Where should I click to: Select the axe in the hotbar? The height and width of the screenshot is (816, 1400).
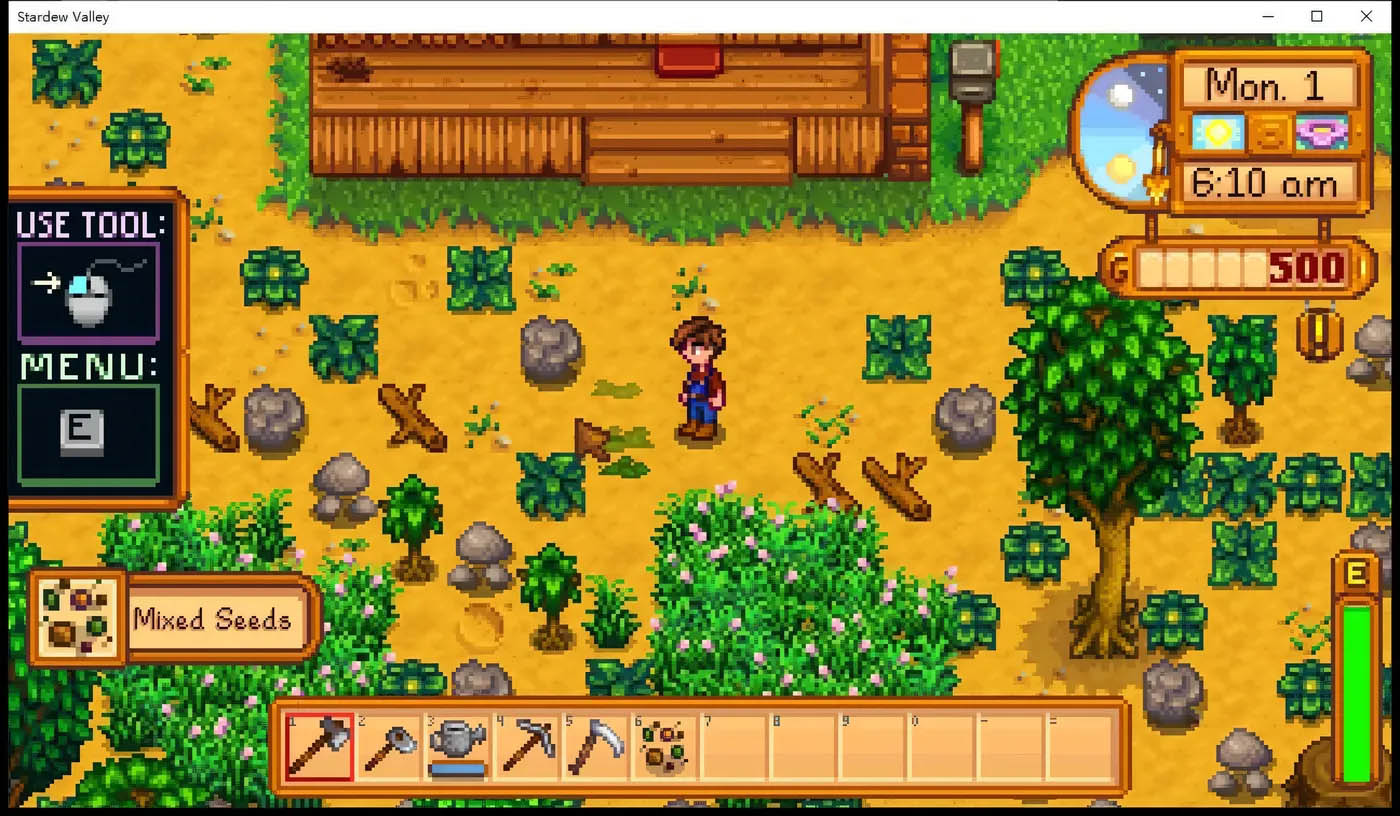(319, 747)
